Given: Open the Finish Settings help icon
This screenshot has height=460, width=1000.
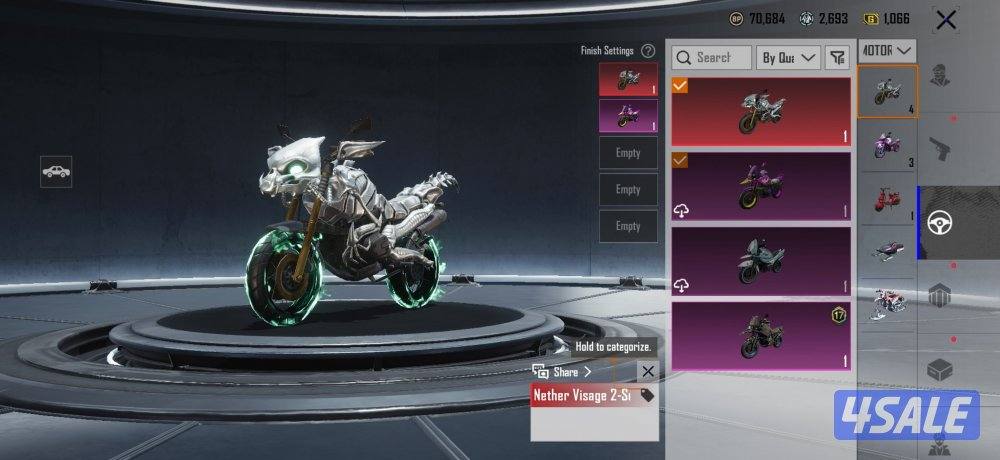Looking at the screenshot, I should coord(648,50).
